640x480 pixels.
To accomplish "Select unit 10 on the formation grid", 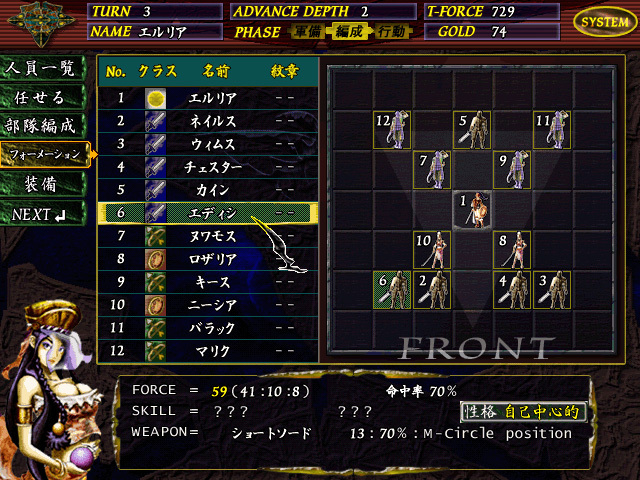I will [433, 250].
